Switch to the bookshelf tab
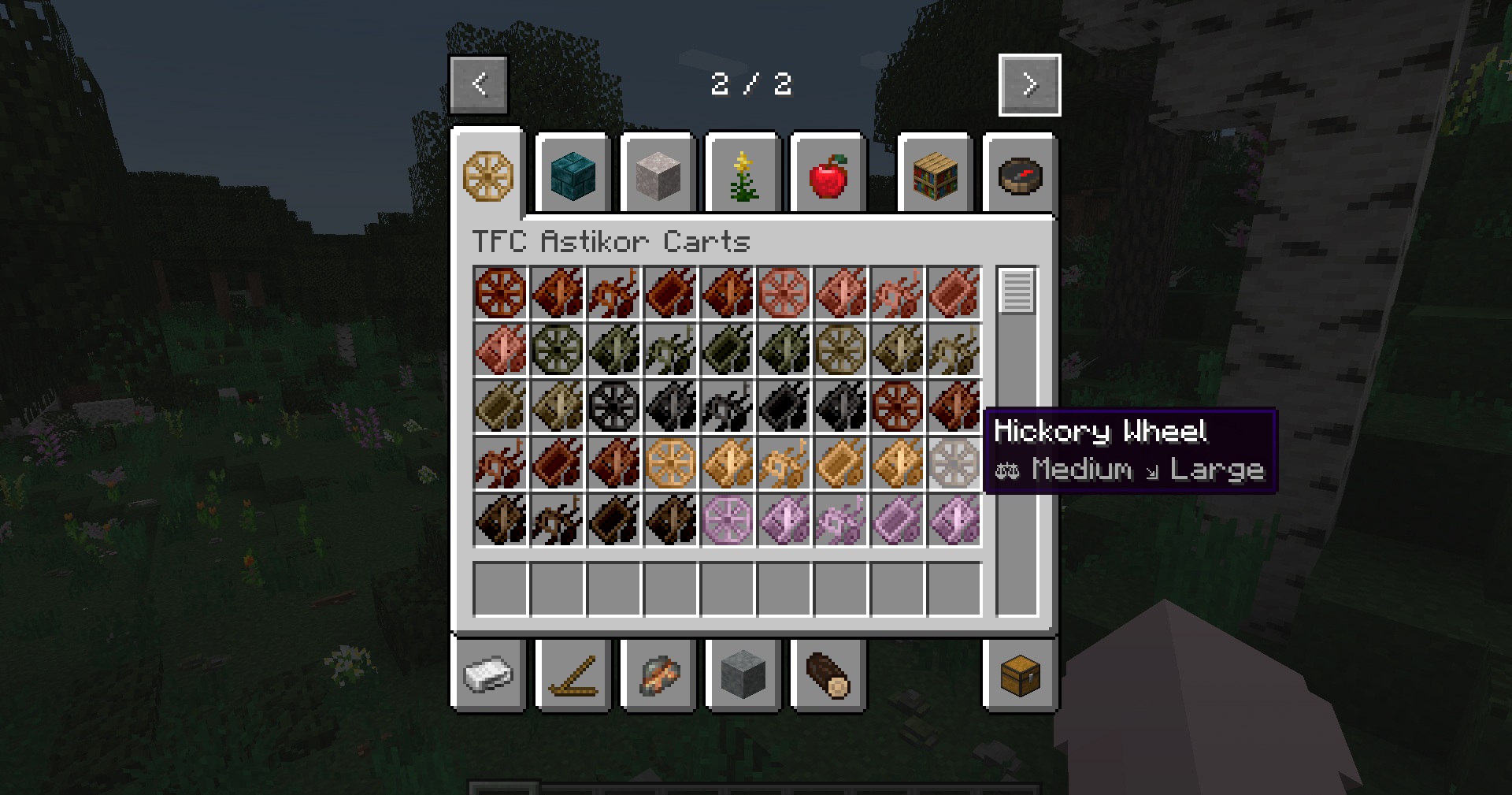 936,175
